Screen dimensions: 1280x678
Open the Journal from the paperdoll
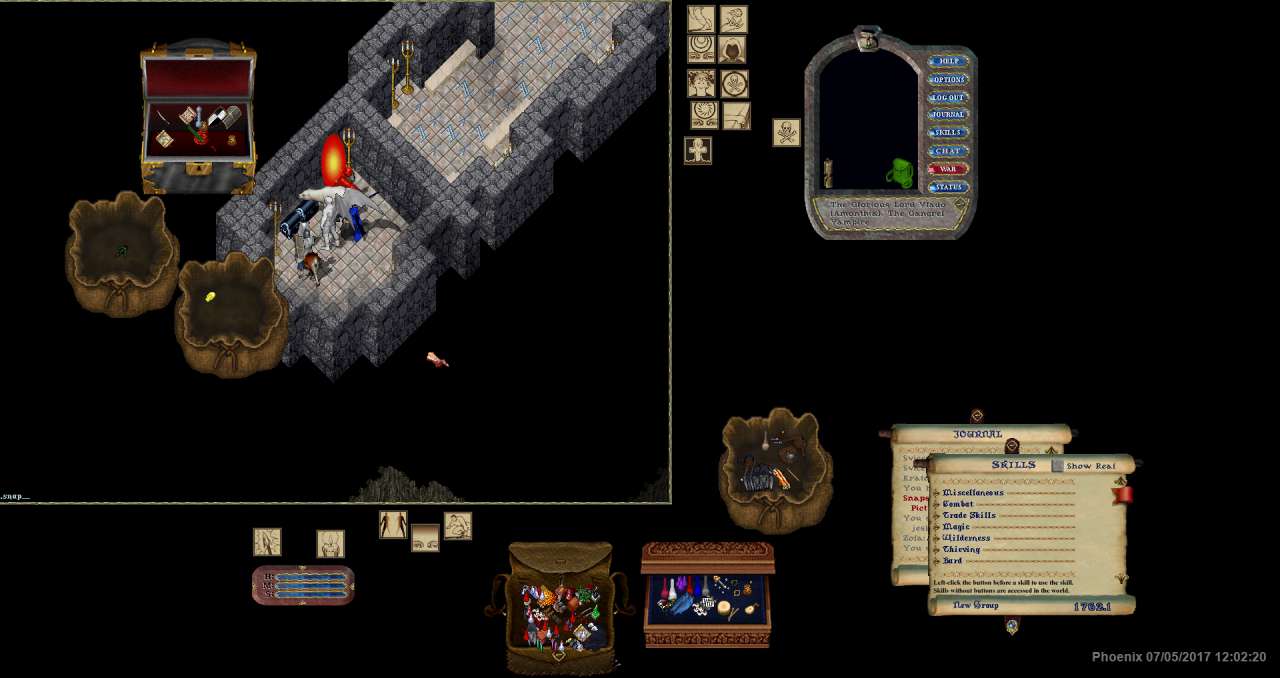pyautogui.click(x=947, y=115)
